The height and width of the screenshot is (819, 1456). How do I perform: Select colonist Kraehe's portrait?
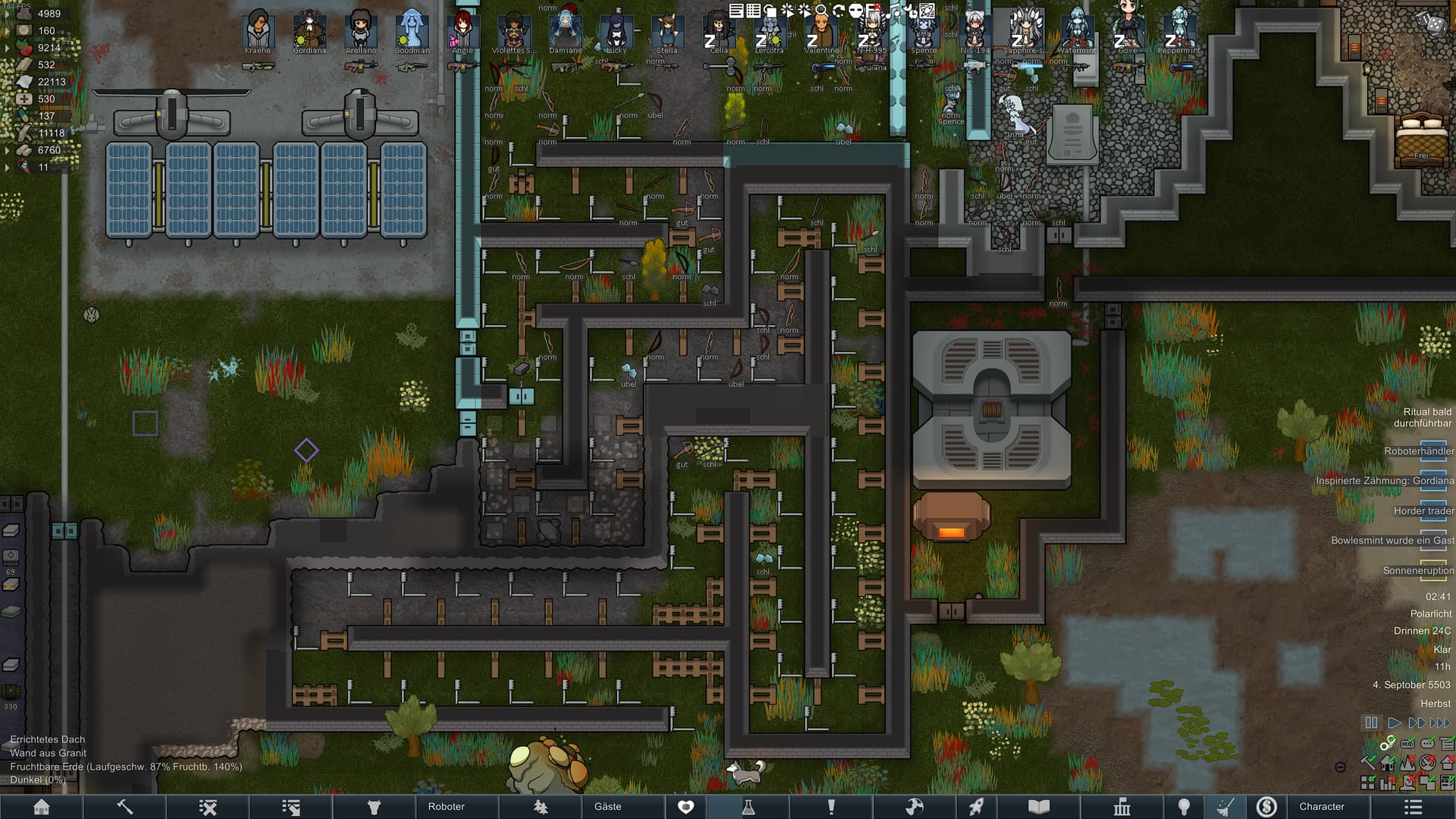(258, 30)
